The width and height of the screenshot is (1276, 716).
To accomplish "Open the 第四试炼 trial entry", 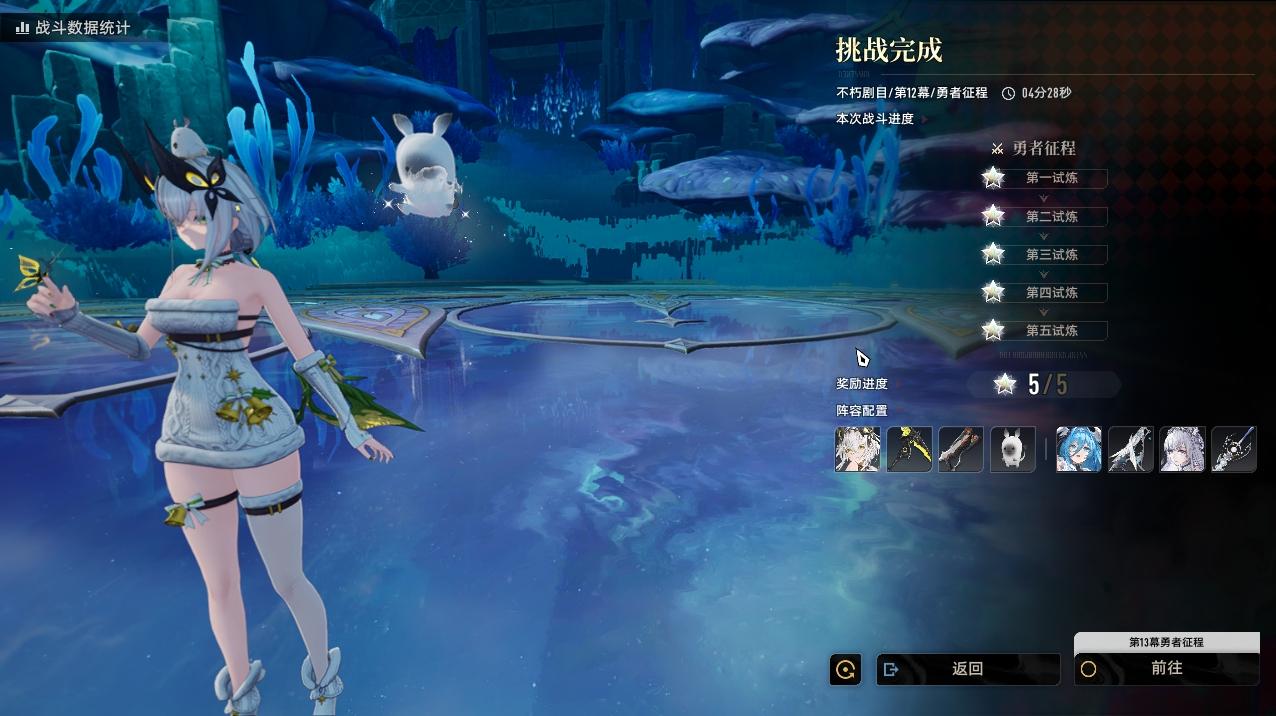I will click(1051, 293).
